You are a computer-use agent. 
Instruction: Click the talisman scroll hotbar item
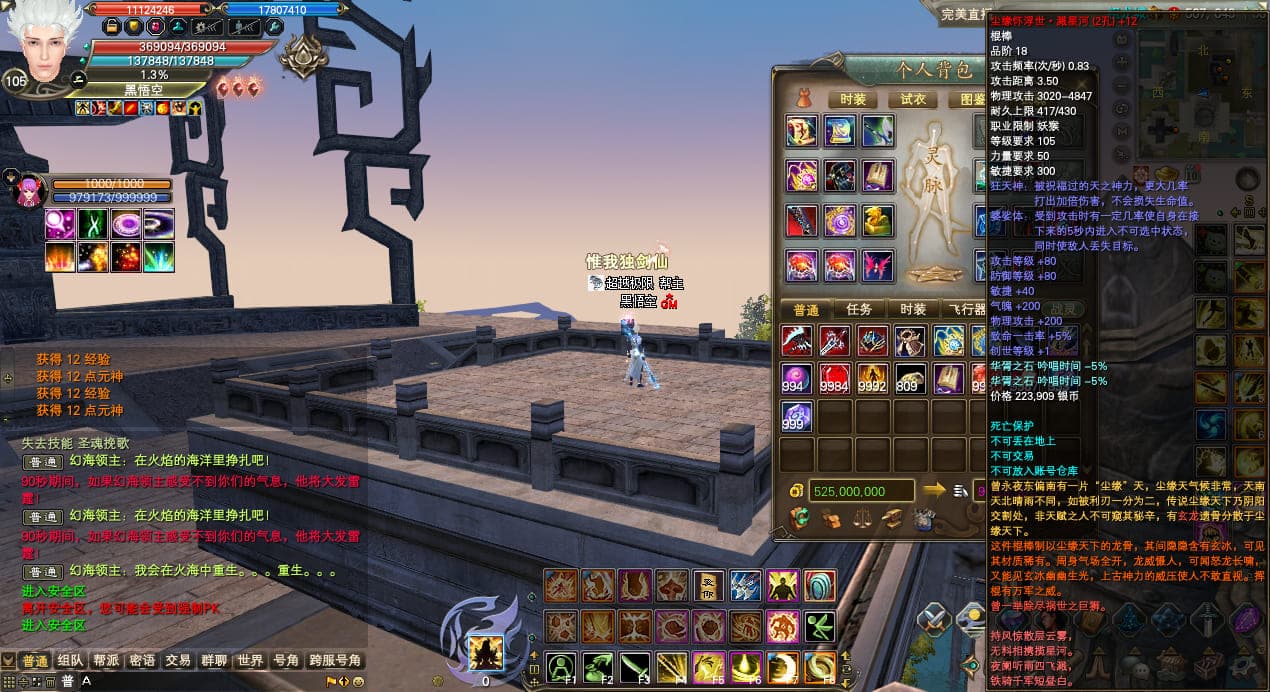(710, 586)
